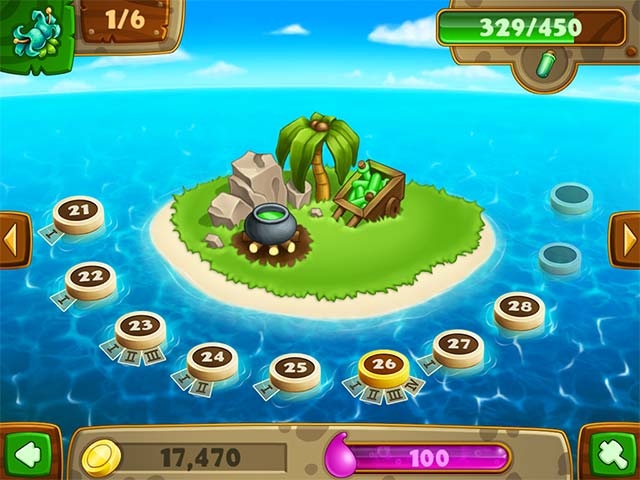Play the highlighted level 26
The width and height of the screenshot is (640, 480).
[x=384, y=366]
